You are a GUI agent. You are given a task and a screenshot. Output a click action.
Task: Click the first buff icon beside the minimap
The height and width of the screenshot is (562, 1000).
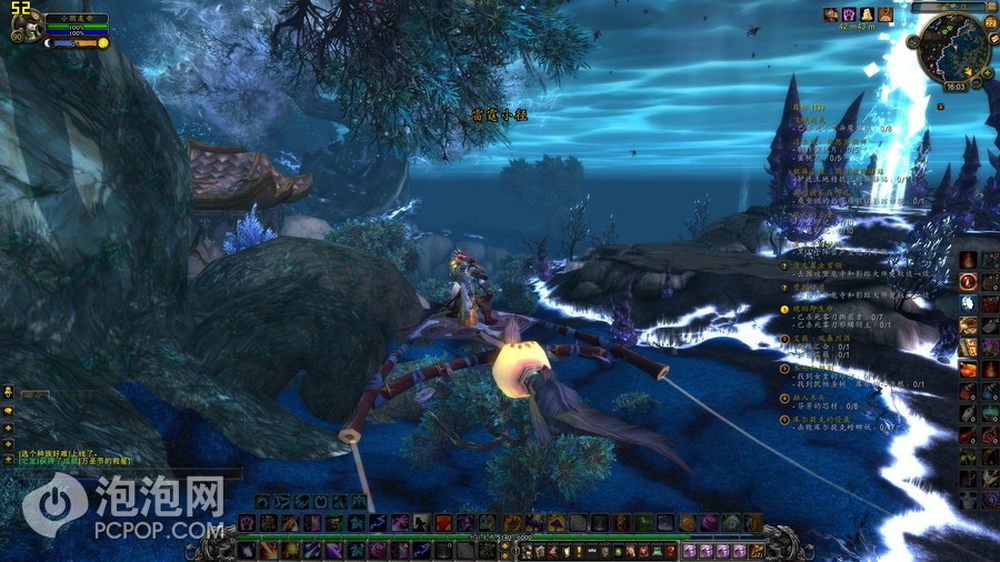(x=830, y=14)
